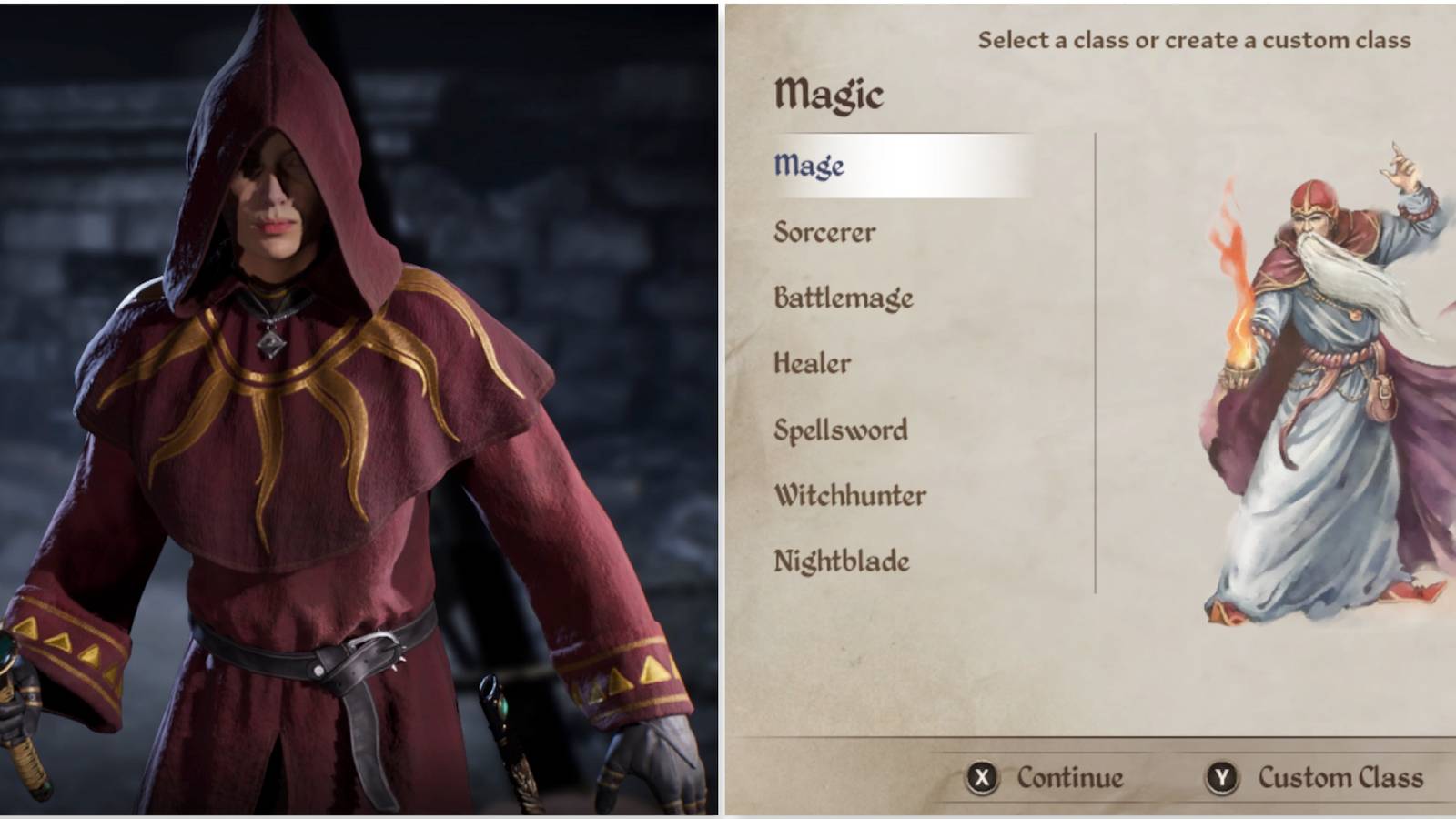Choose the Spellsword class option

click(840, 430)
